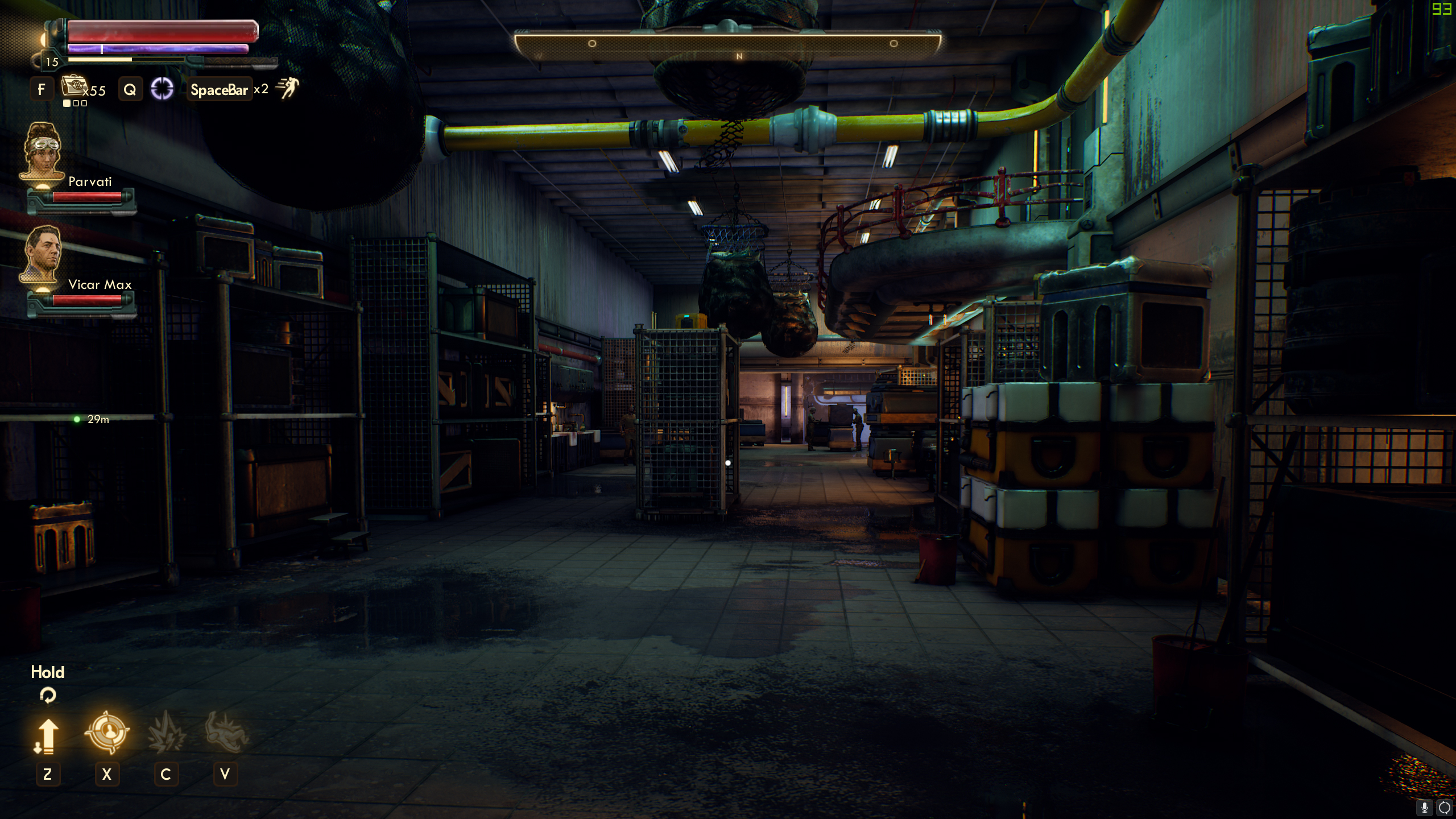Screen dimensions: 1456x819
Task: Activate the companion attack target command
Action: [x=107, y=732]
